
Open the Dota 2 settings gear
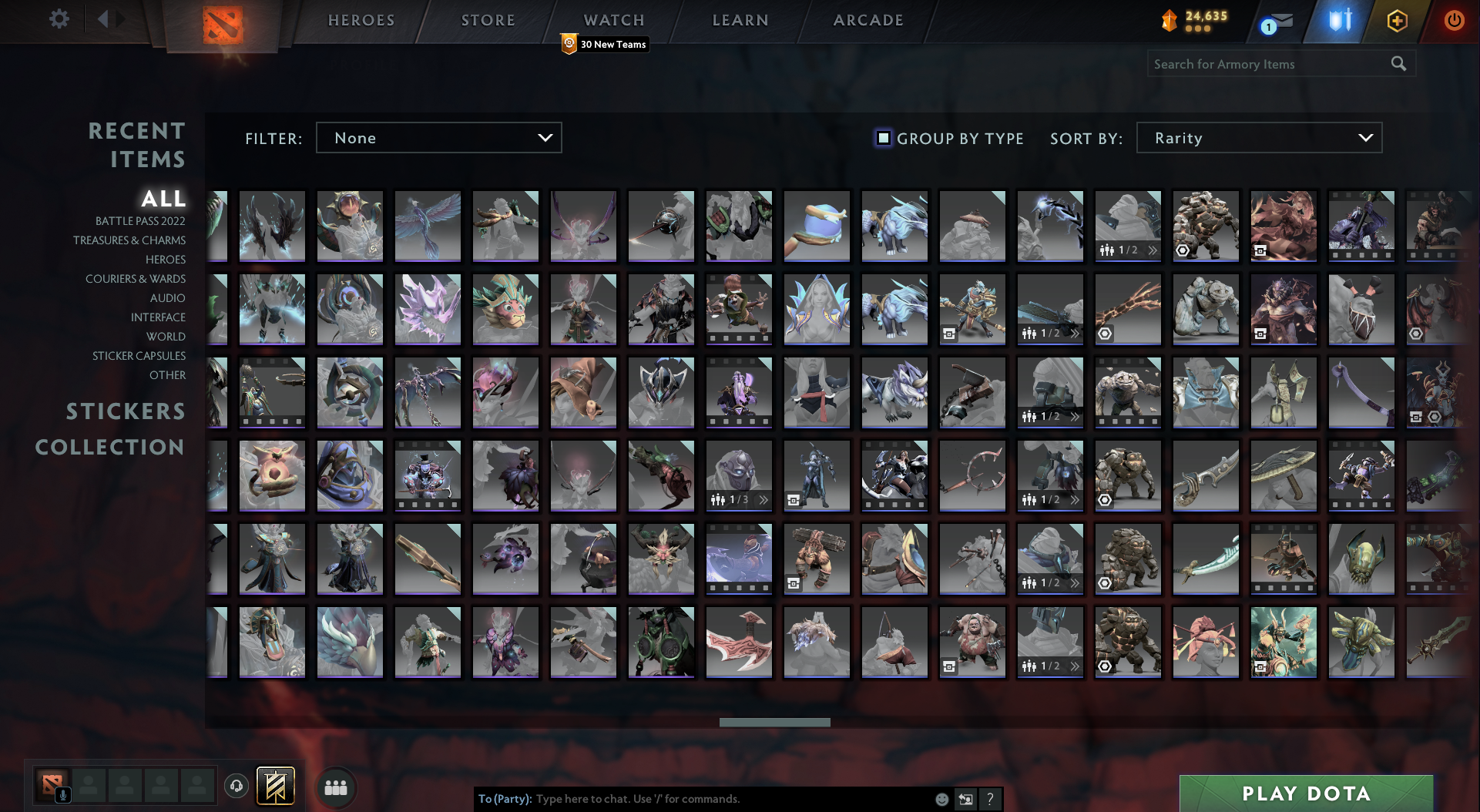(59, 20)
